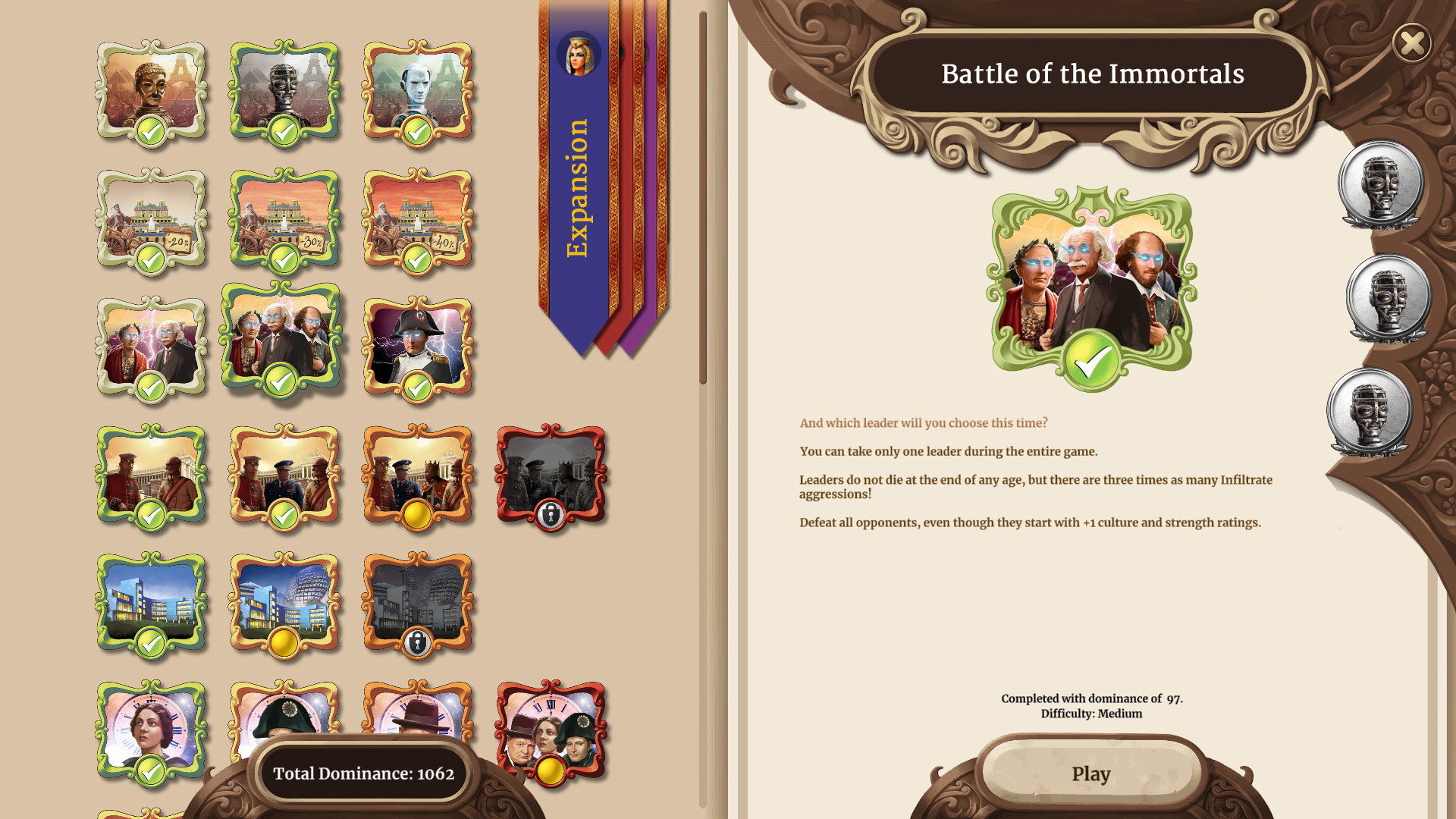Open the Churchill trio challenge badge
The width and height of the screenshot is (1456, 819).
point(551,728)
